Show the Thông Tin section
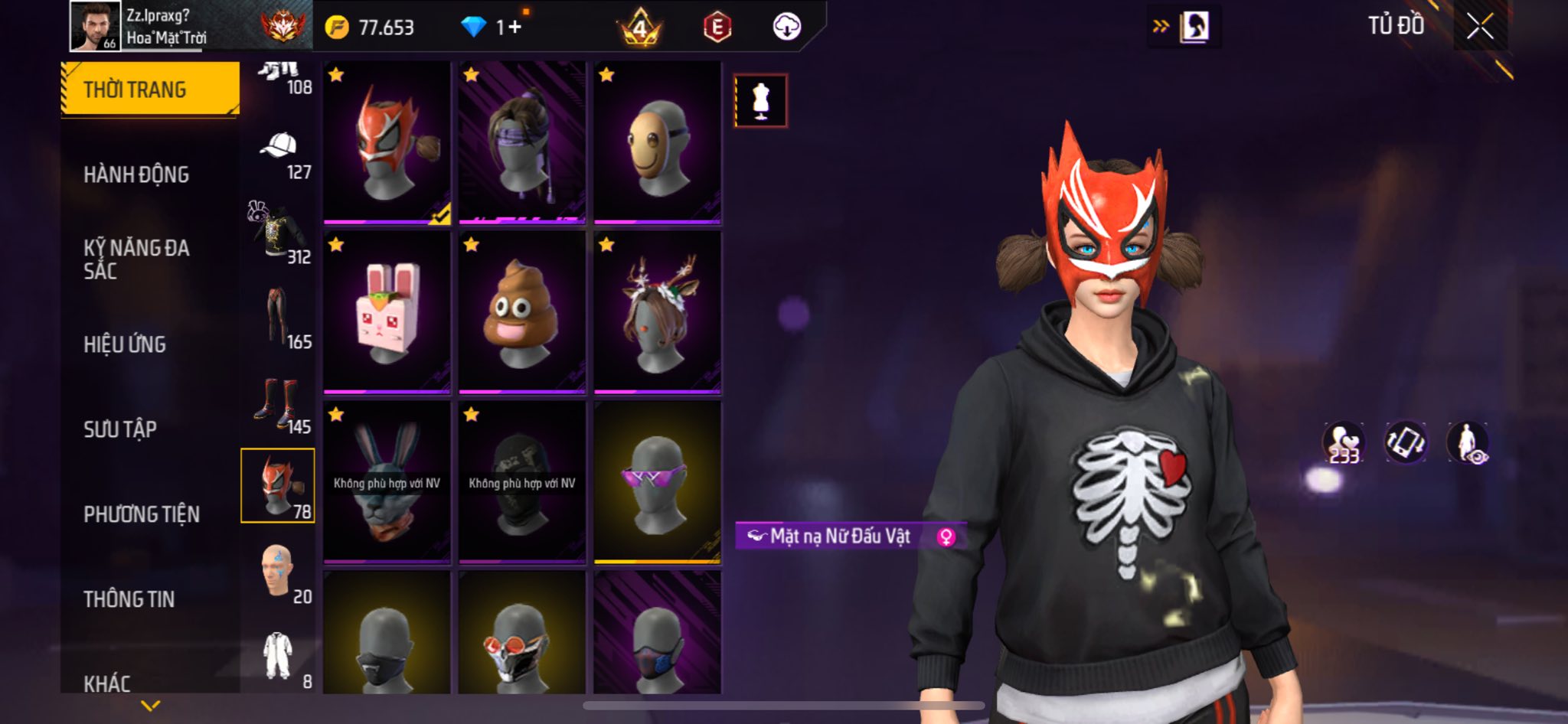This screenshot has height=724, width=1568. 129,599
